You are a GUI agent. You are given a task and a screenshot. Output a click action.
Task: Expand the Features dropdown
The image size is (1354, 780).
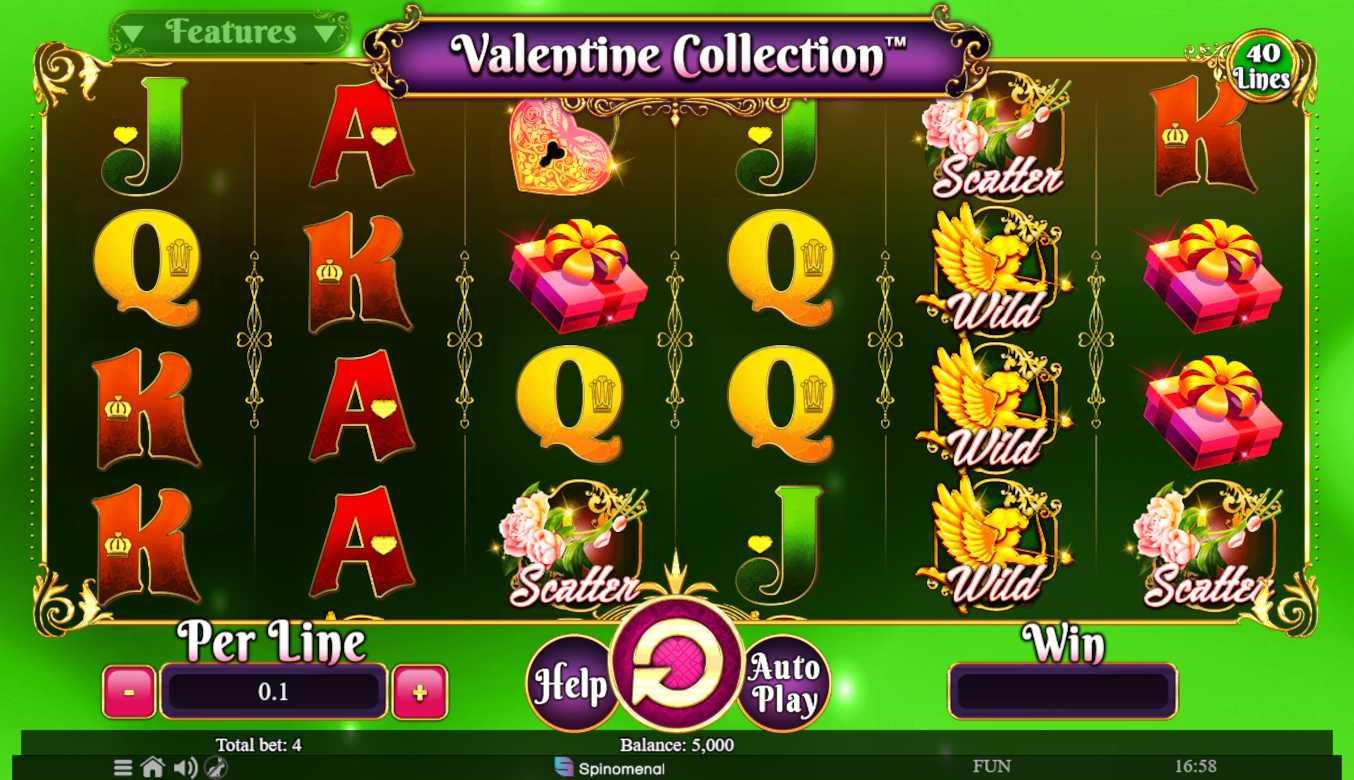[x=230, y=33]
